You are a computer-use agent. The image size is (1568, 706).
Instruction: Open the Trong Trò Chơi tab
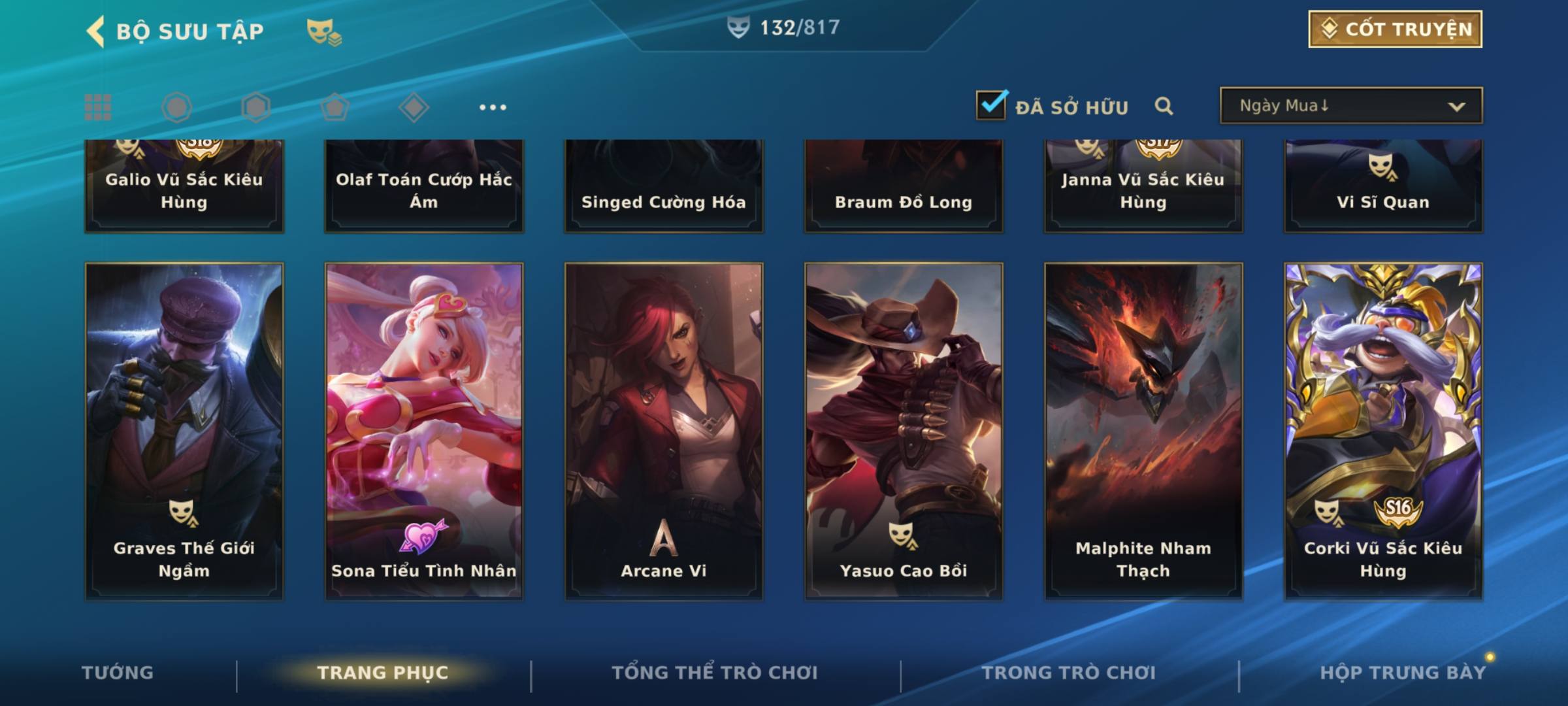coord(1069,673)
